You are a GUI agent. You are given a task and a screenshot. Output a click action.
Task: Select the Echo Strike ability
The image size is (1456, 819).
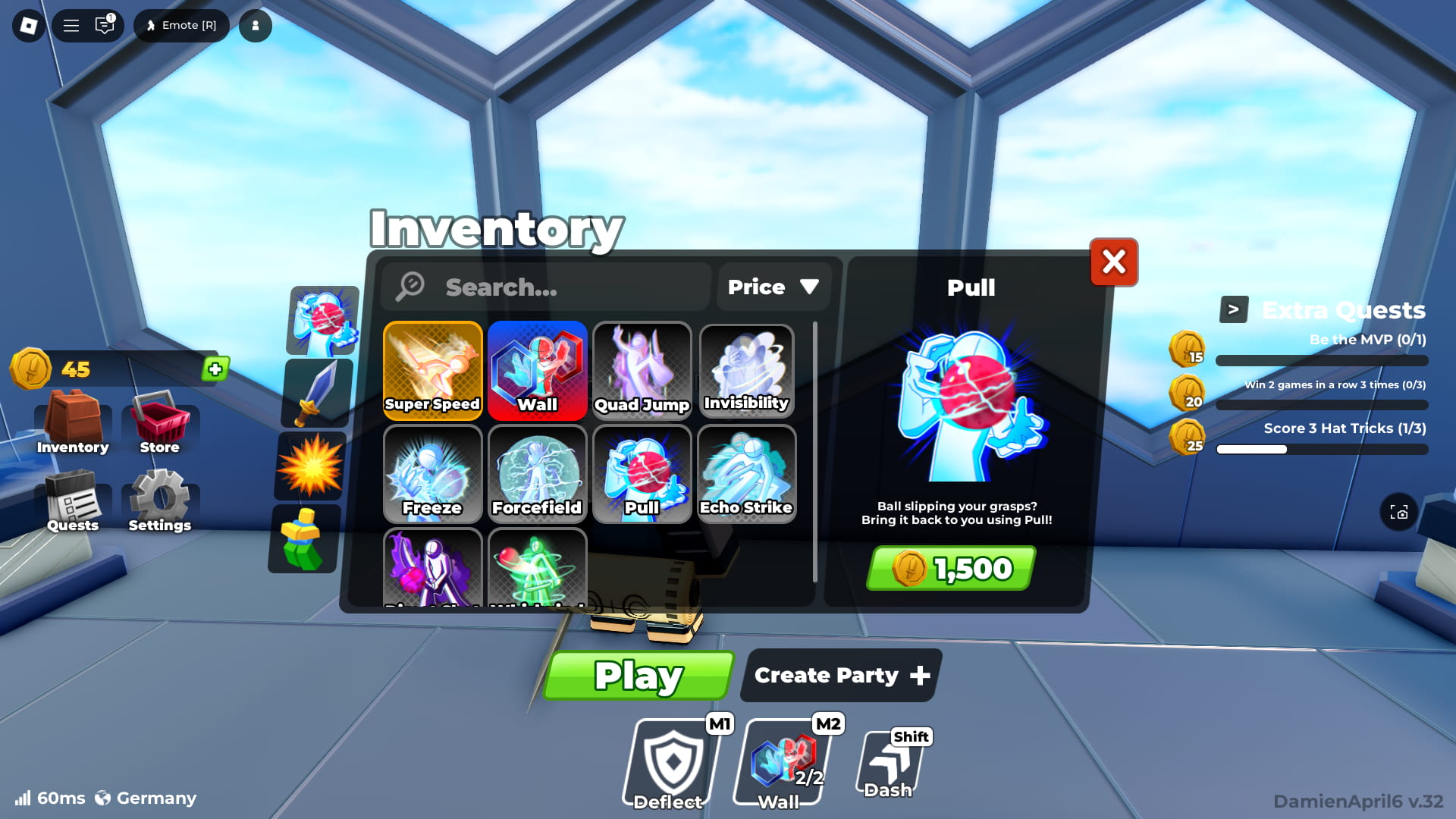(x=746, y=474)
